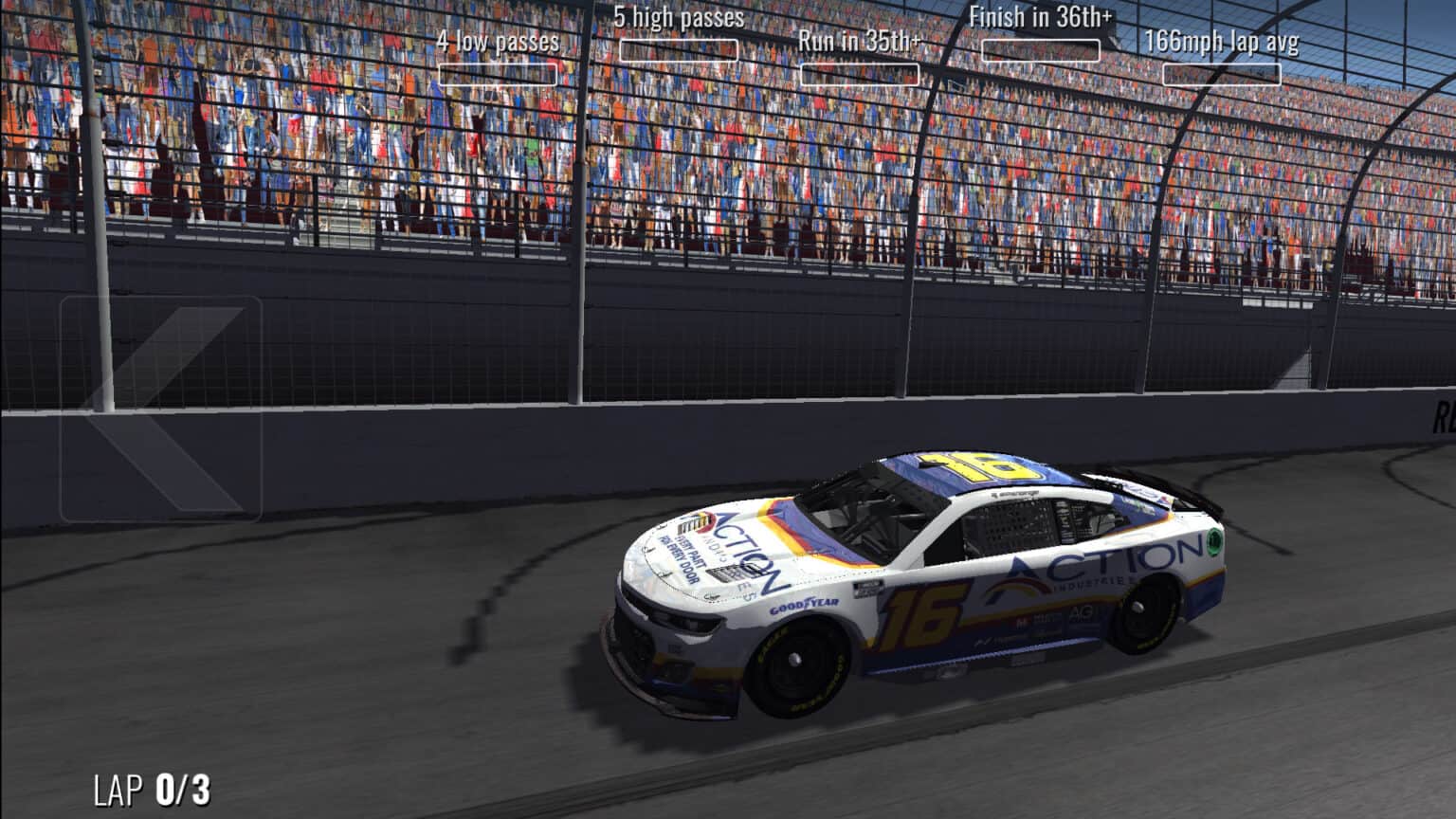Select the '4 low passes' objective
The height and width of the screenshot is (819, 1456).
pyautogui.click(x=500, y=42)
